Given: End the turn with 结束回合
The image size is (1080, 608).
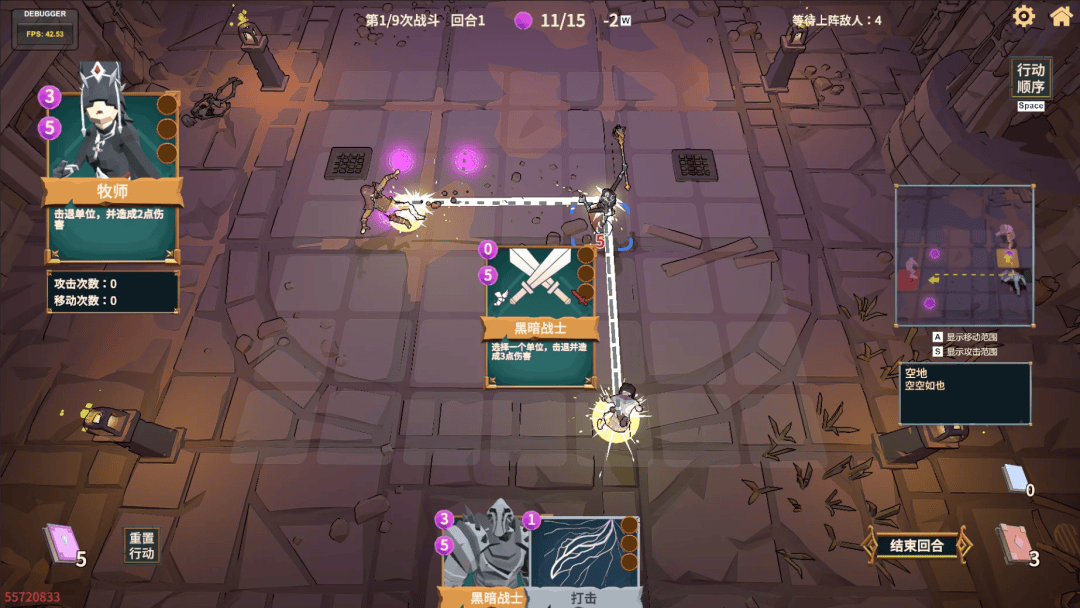Looking at the screenshot, I should pyautogui.click(x=916, y=545).
